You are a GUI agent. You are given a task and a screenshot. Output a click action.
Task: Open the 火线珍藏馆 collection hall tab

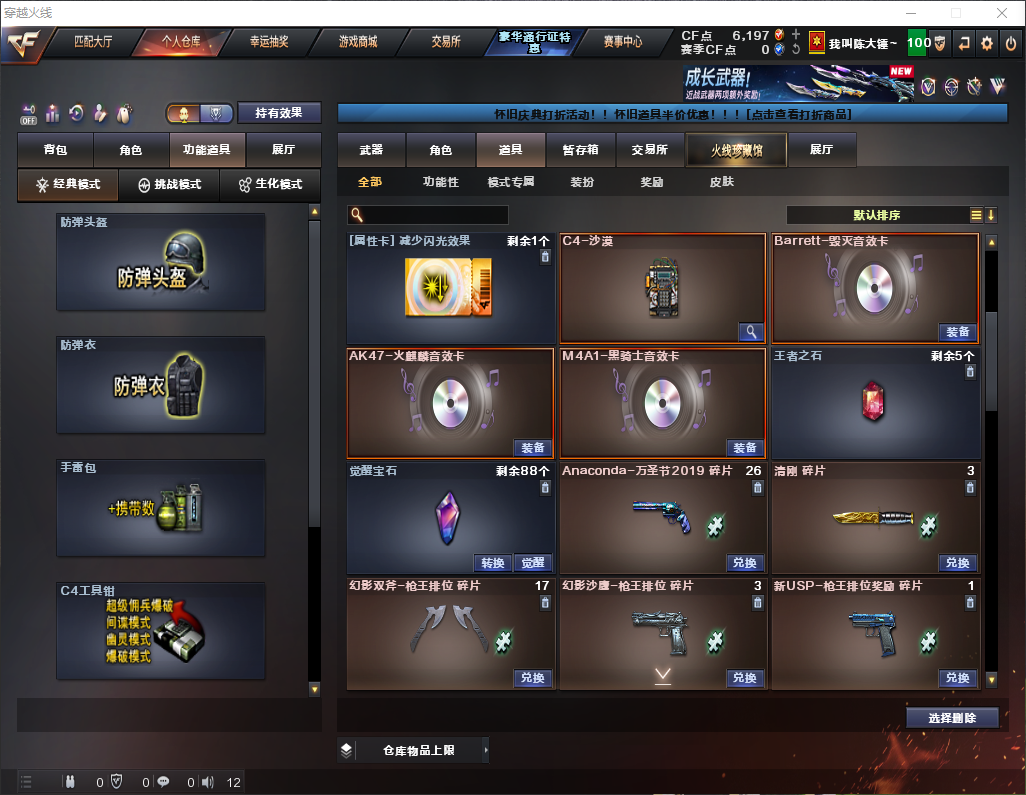click(736, 150)
